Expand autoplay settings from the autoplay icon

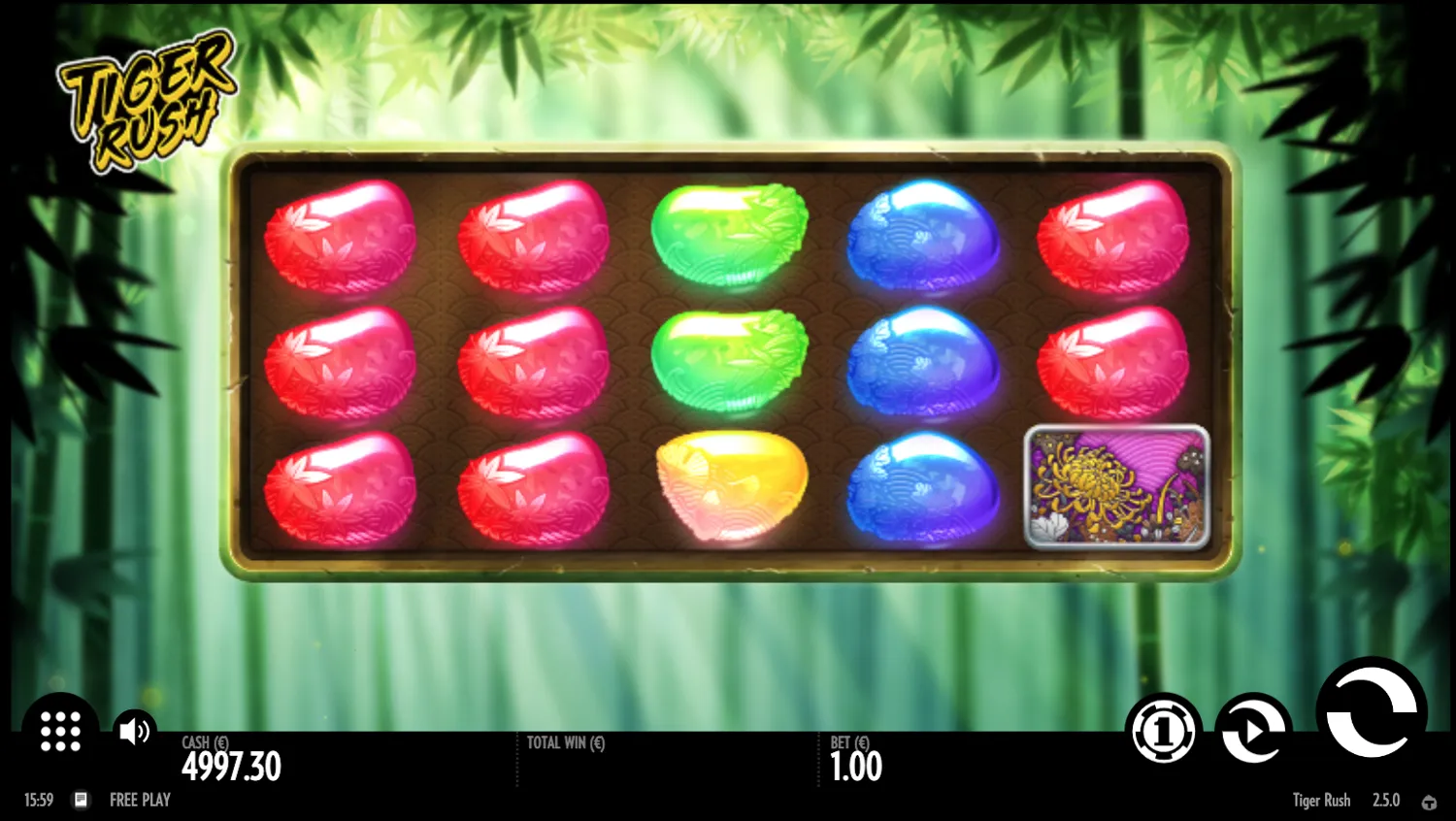[x=1252, y=731]
